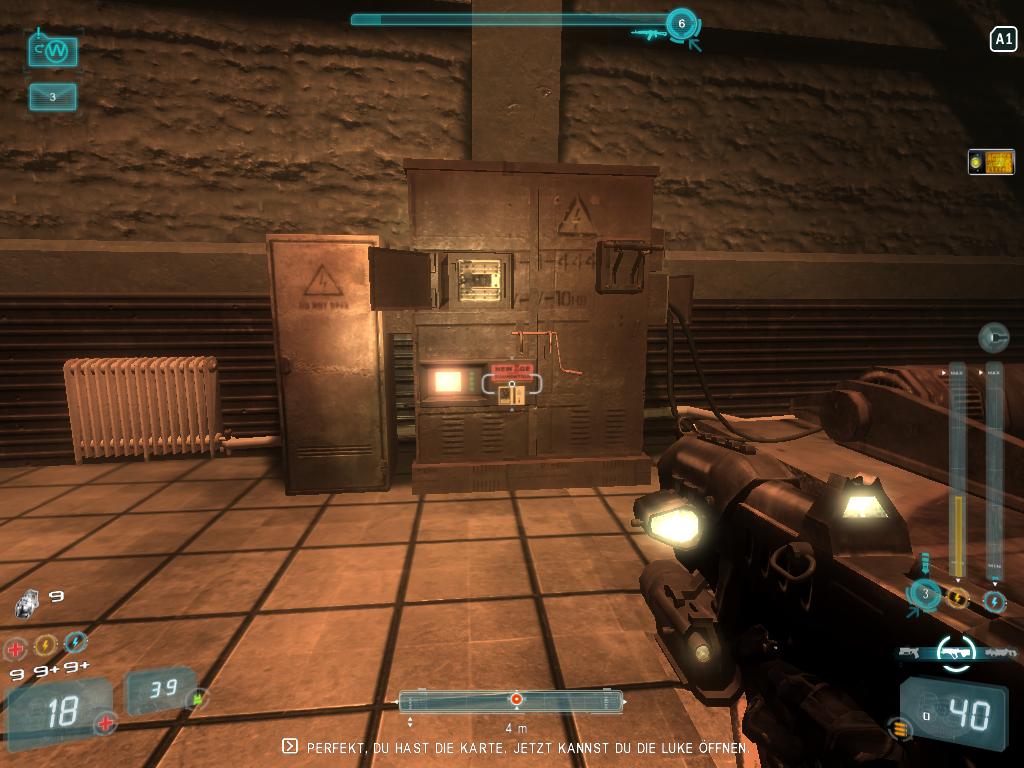Image resolution: width=1024 pixels, height=768 pixels.
Task: Click the level 6 weapon experience badge
Action: pyautogui.click(x=681, y=24)
